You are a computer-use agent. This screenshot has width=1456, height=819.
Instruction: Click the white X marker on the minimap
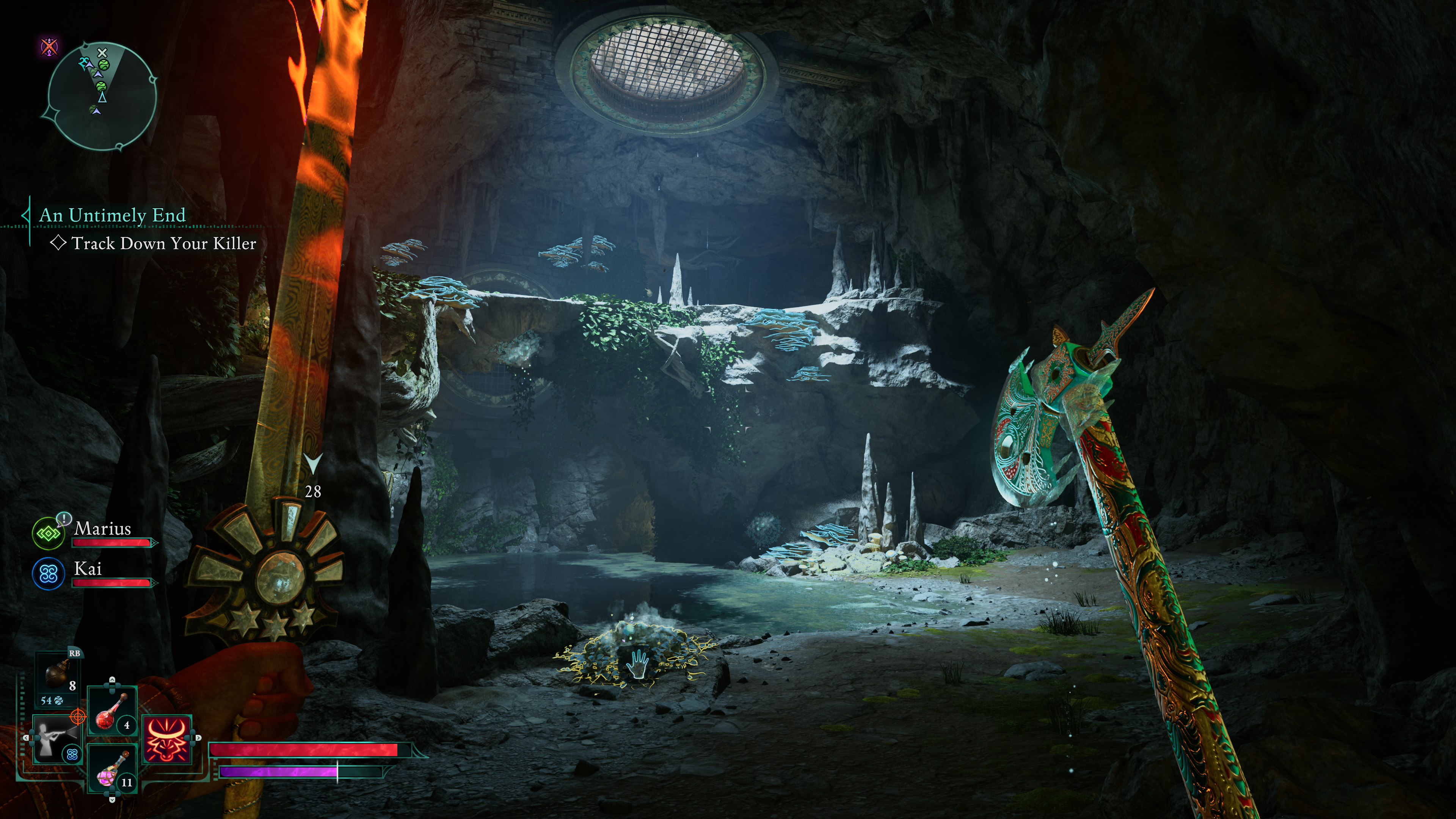coord(102,53)
